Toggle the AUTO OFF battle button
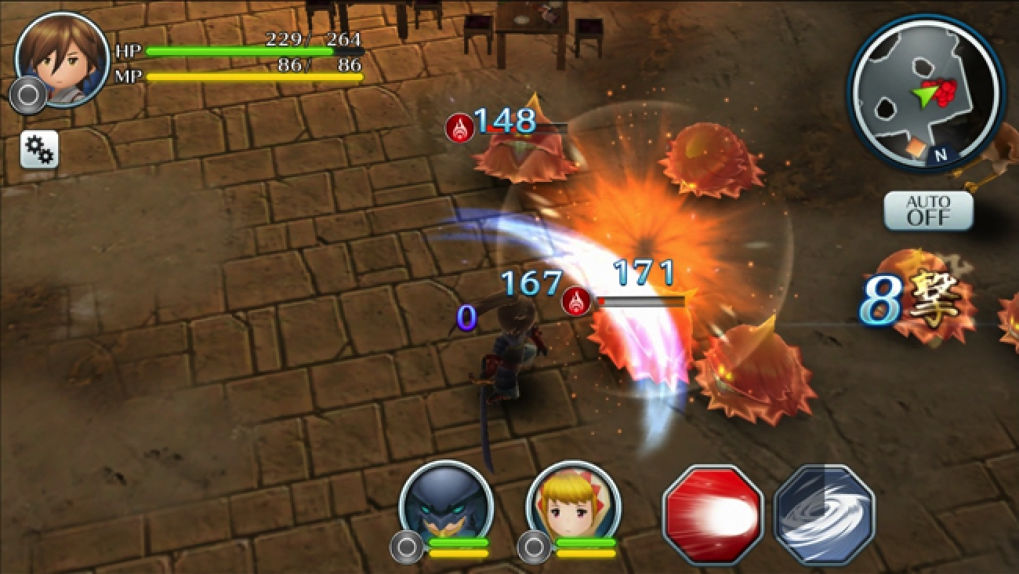 927,211
